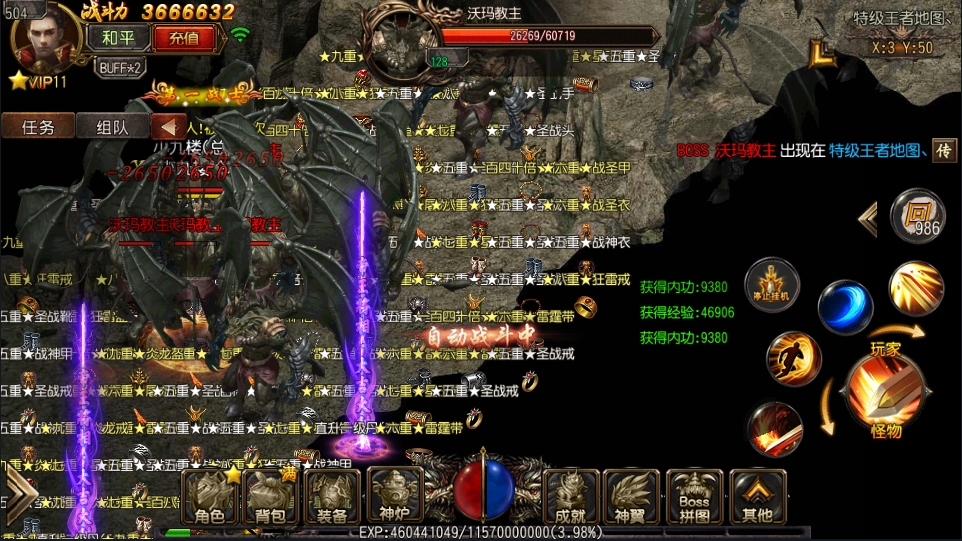Open the 角色 character menu
Image resolution: width=962 pixels, height=541 pixels.
(x=210, y=497)
